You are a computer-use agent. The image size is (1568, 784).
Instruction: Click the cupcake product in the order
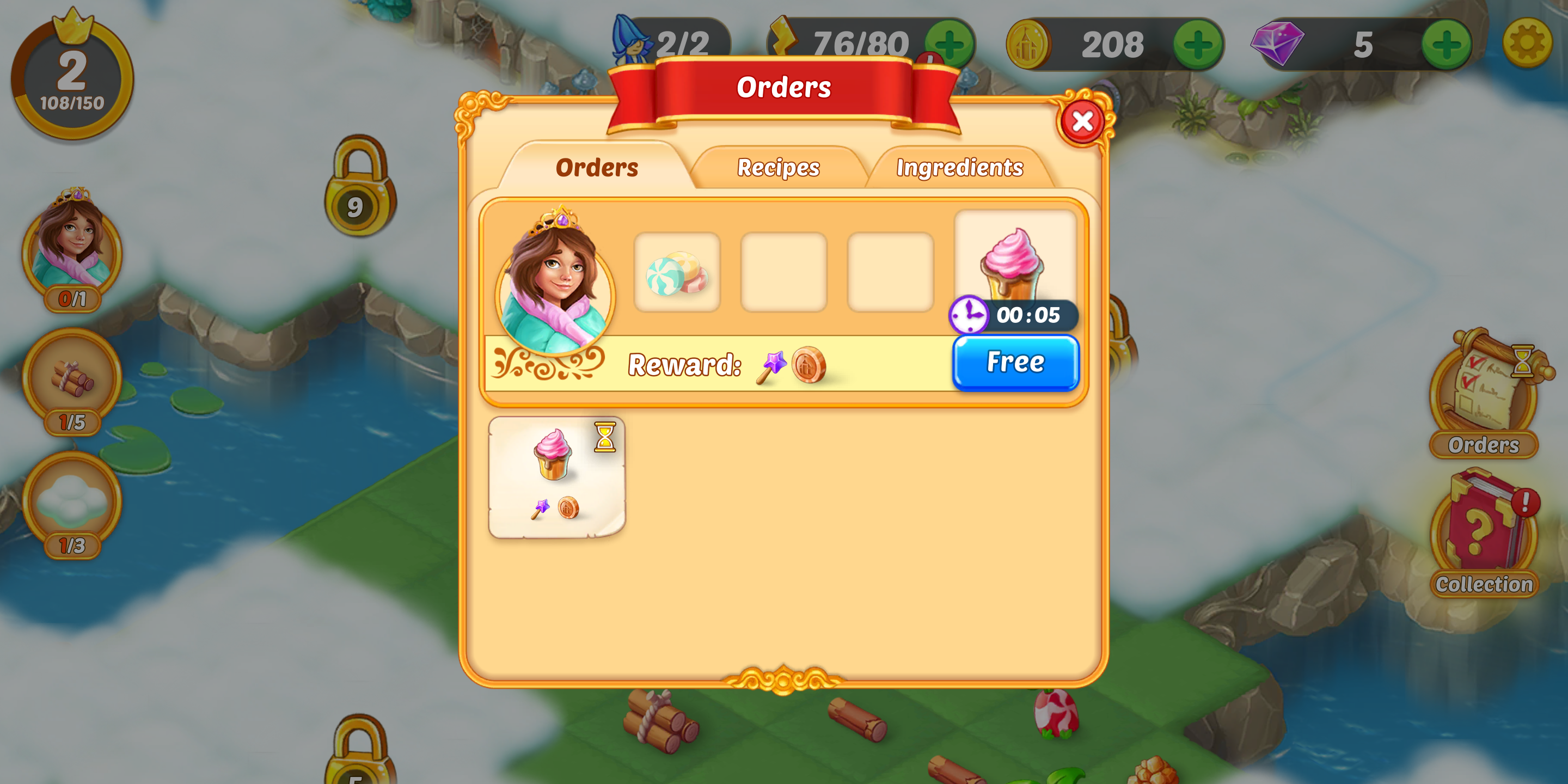coord(1013,262)
